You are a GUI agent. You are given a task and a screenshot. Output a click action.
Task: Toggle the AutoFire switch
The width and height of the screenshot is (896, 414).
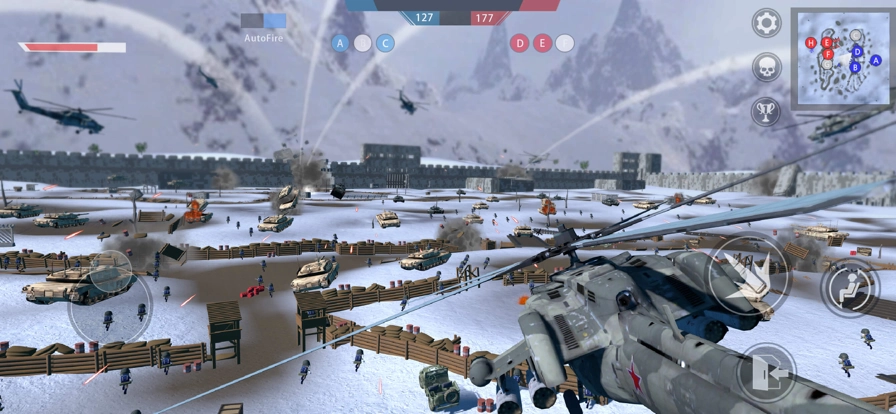[264, 20]
